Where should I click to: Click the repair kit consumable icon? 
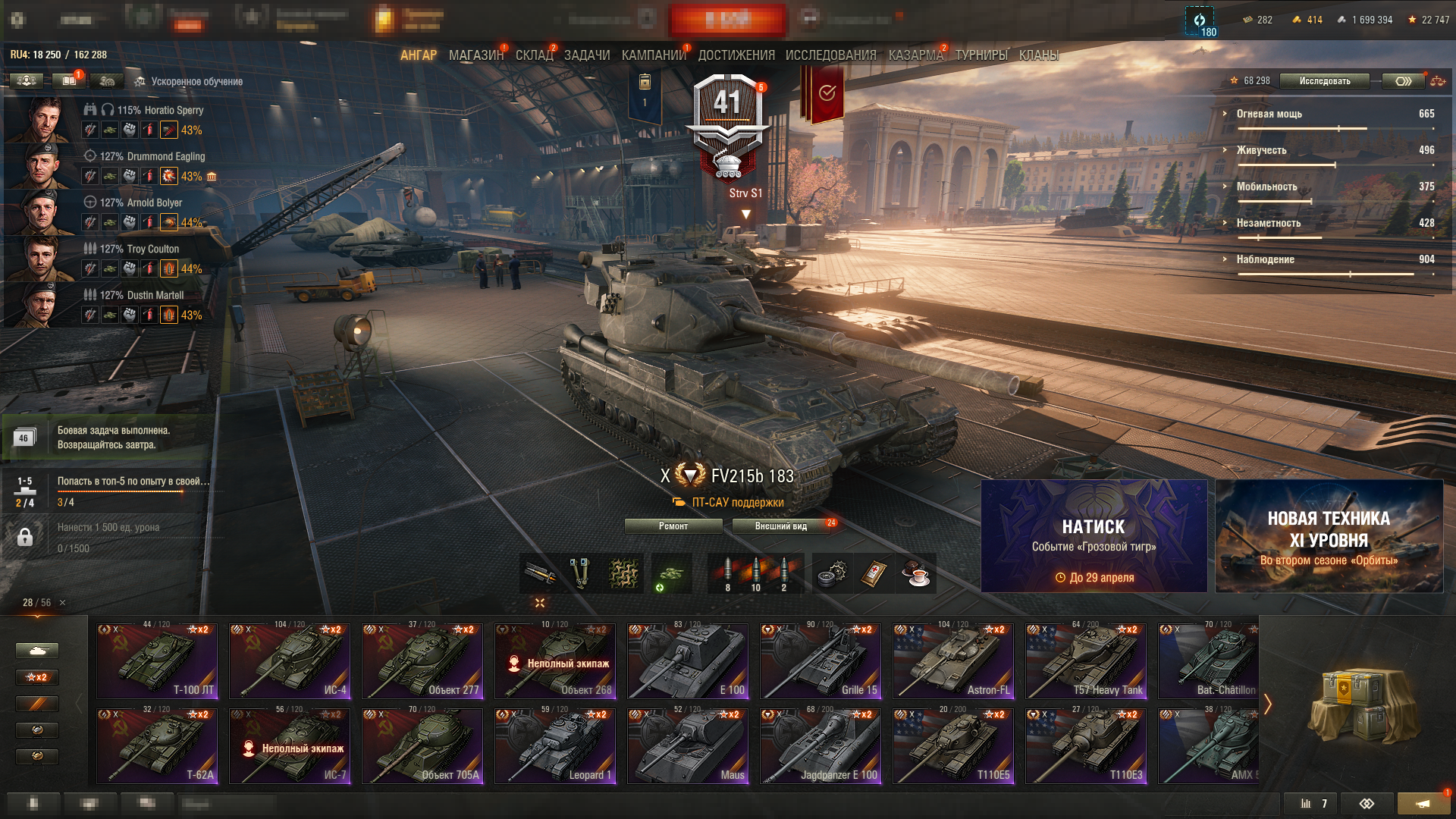(833, 574)
